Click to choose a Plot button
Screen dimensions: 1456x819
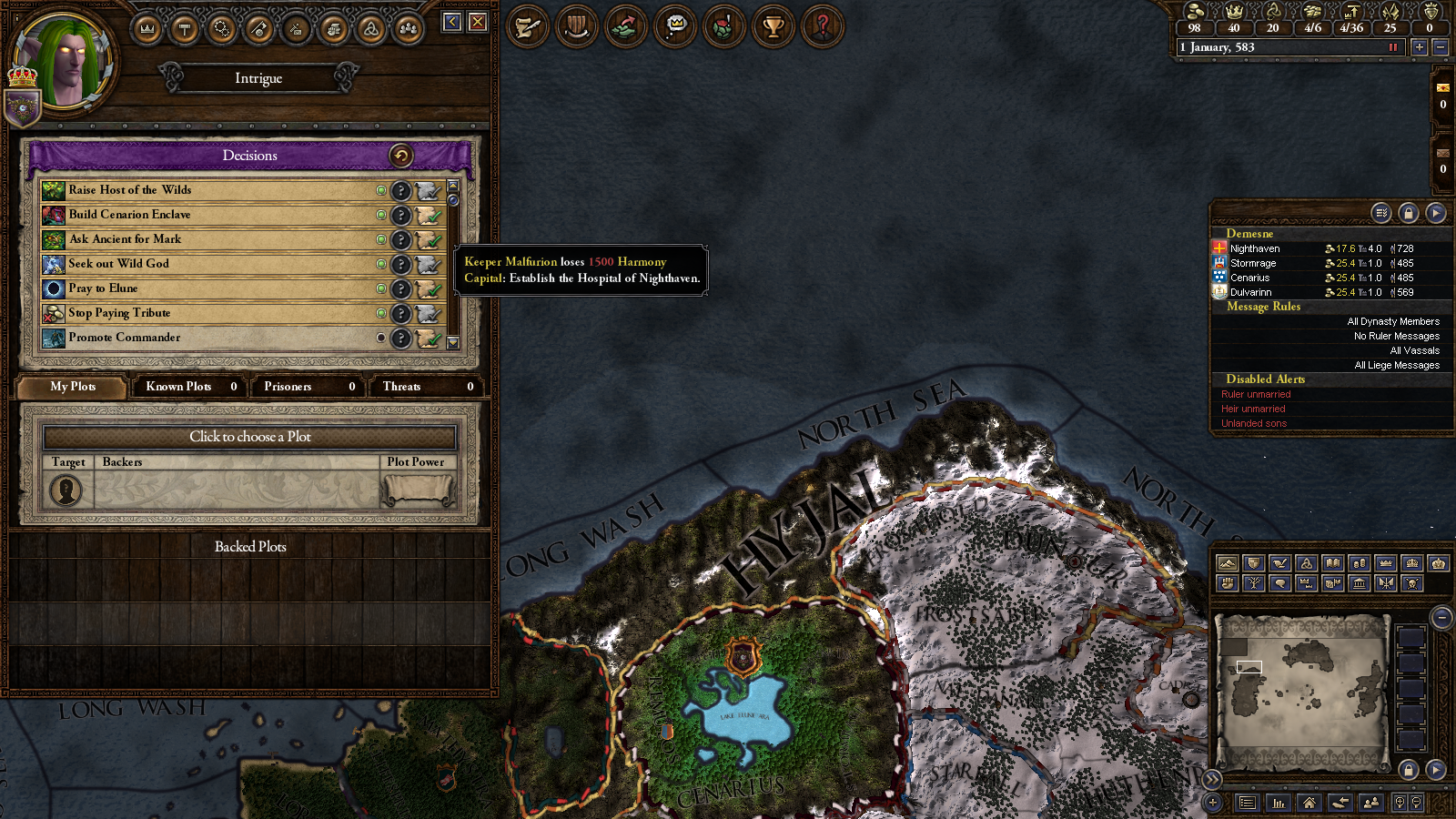pyautogui.click(x=250, y=437)
